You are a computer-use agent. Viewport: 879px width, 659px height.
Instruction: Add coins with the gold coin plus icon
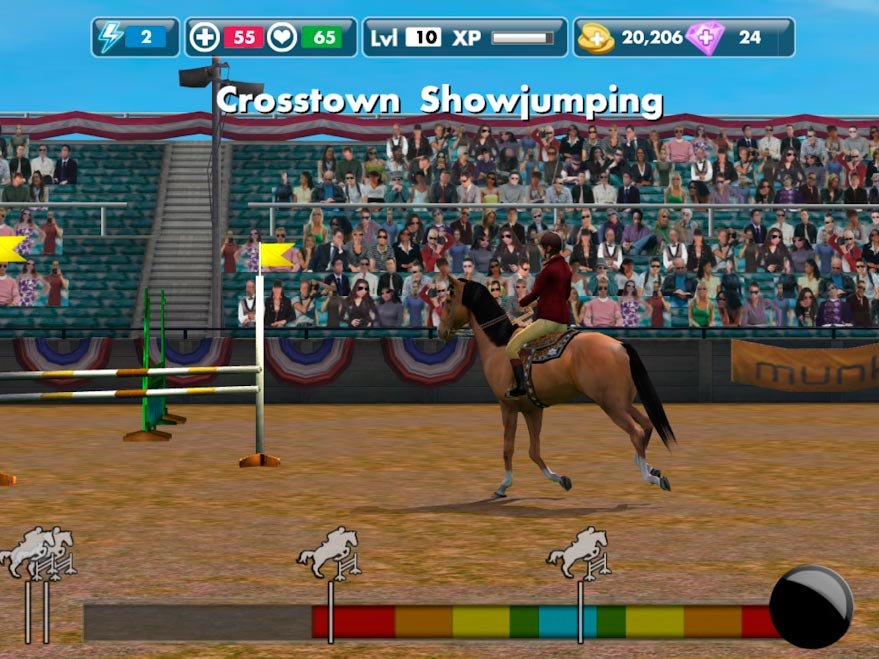tap(596, 38)
